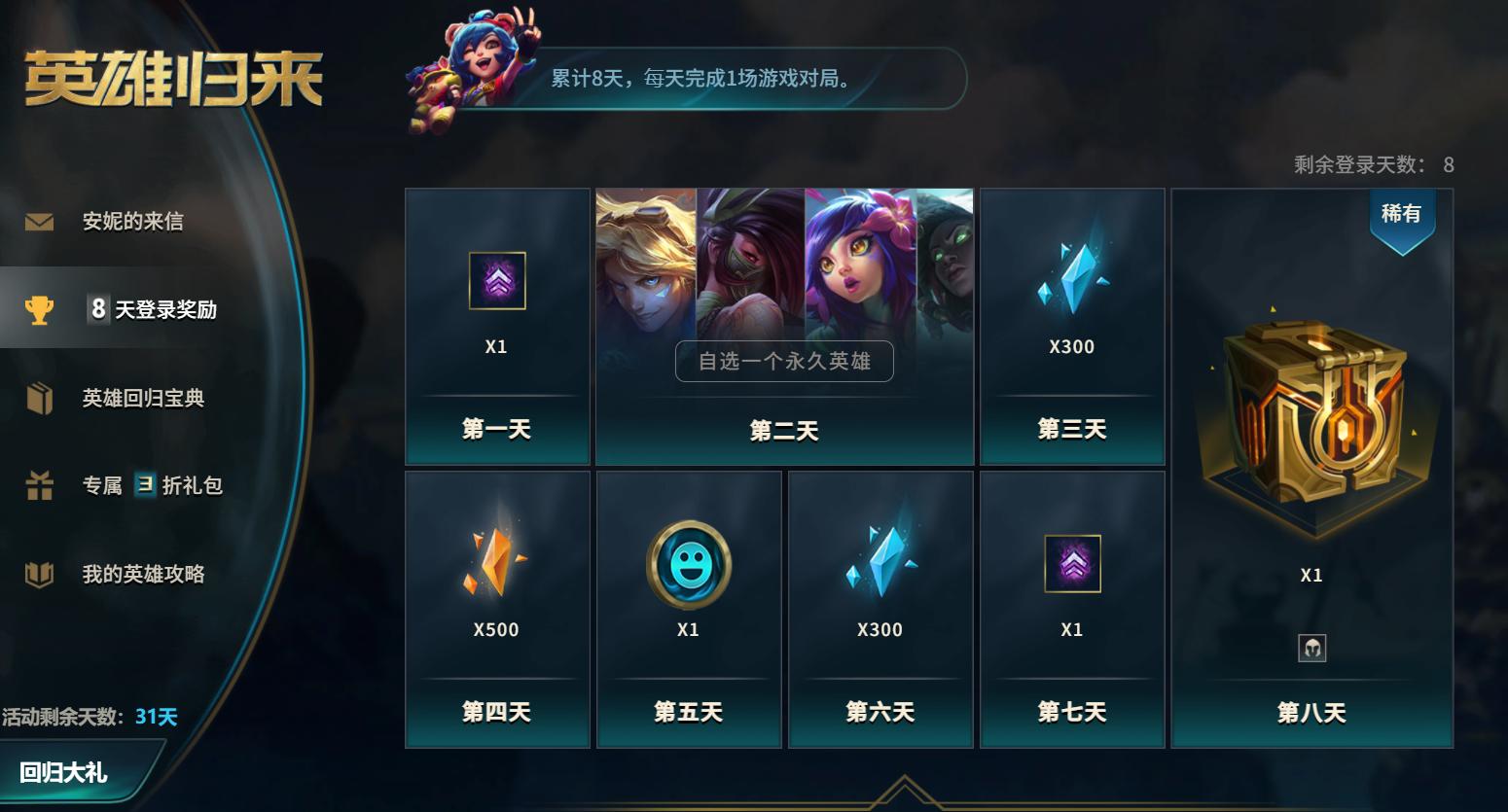Select the trophy icon for 8天登录奖励

[37, 308]
